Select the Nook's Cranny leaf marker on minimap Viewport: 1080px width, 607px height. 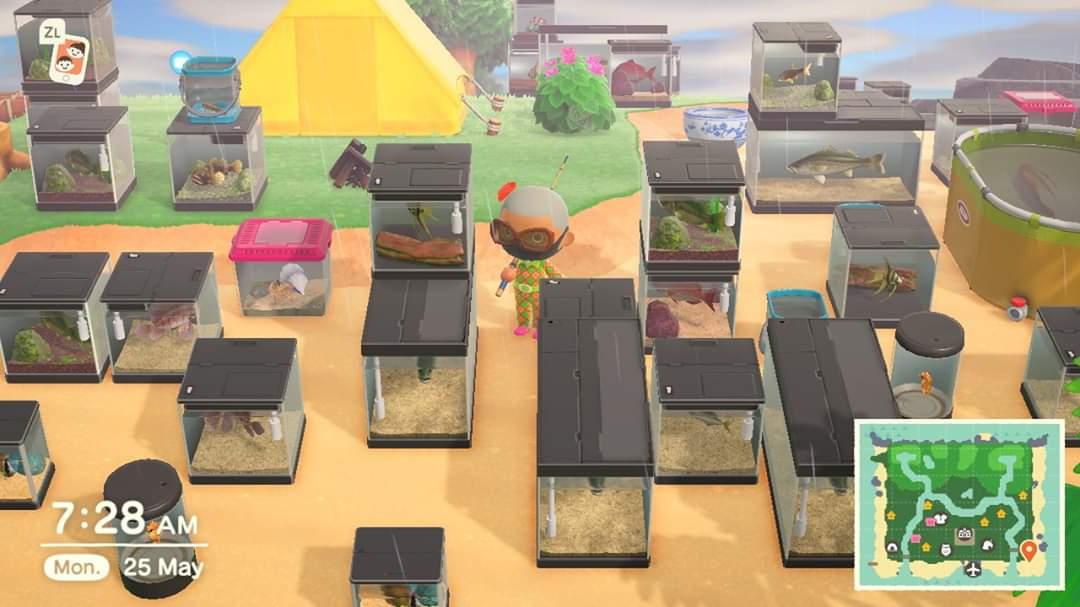click(x=988, y=545)
